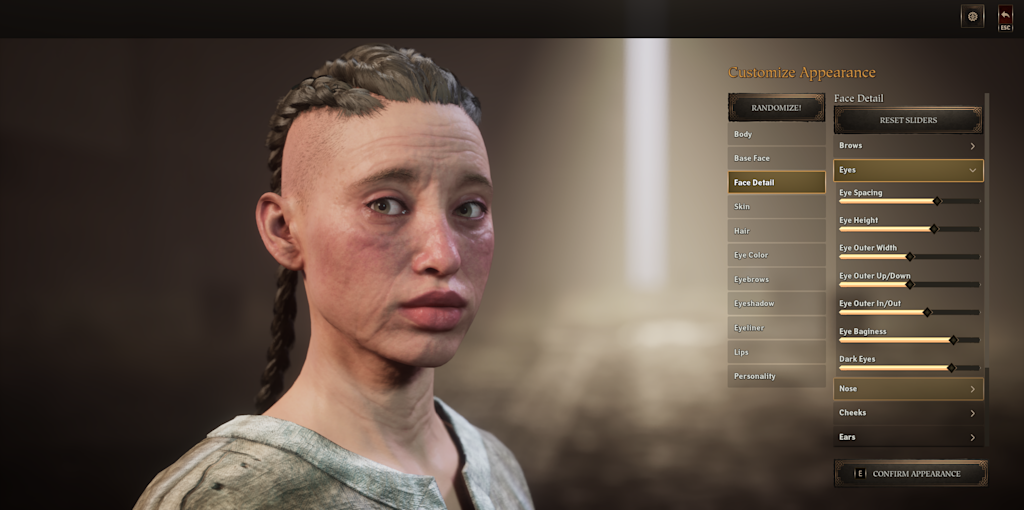Open the Eye Color options

[776, 255]
